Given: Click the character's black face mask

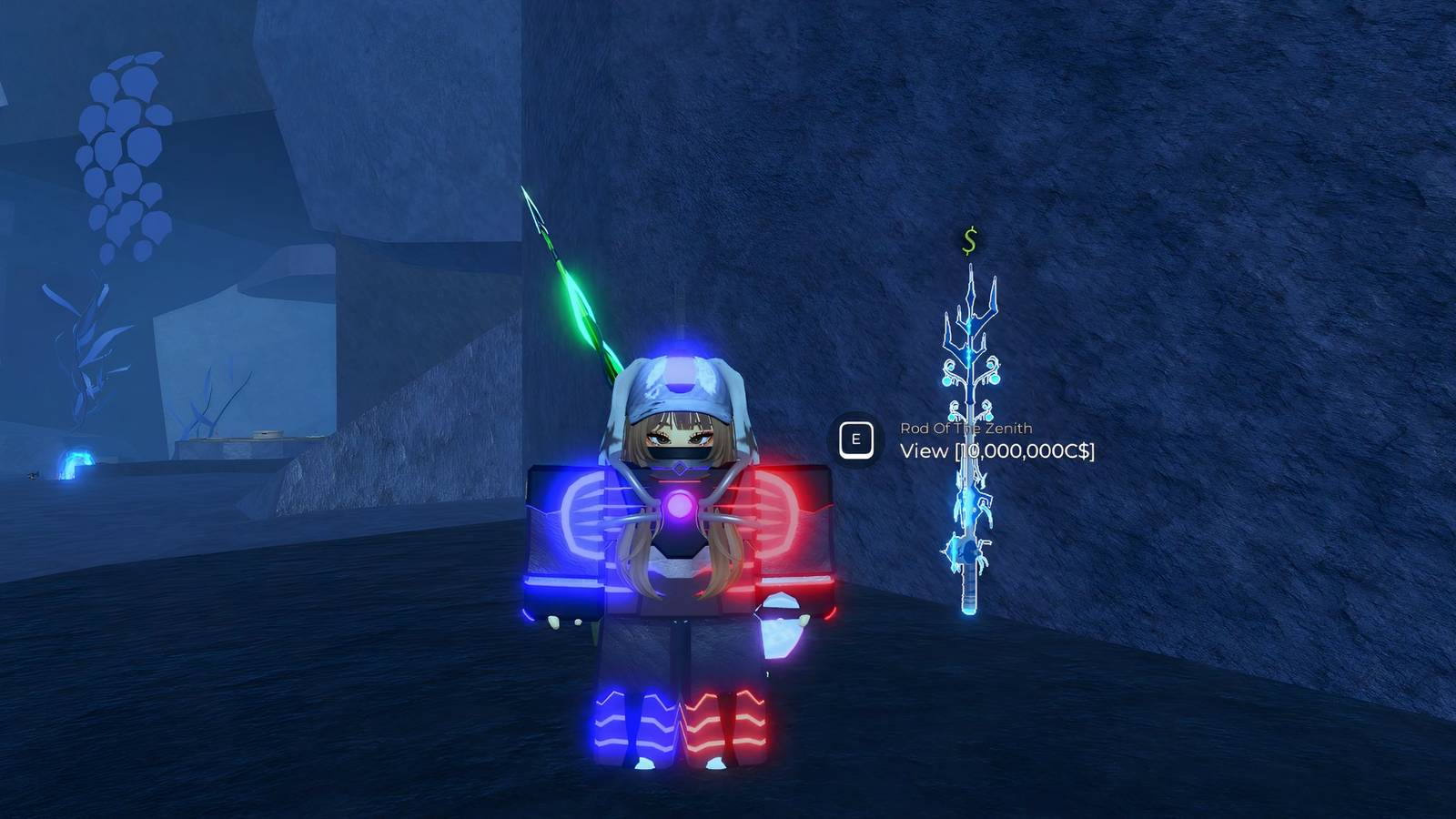Looking at the screenshot, I should click(x=678, y=453).
